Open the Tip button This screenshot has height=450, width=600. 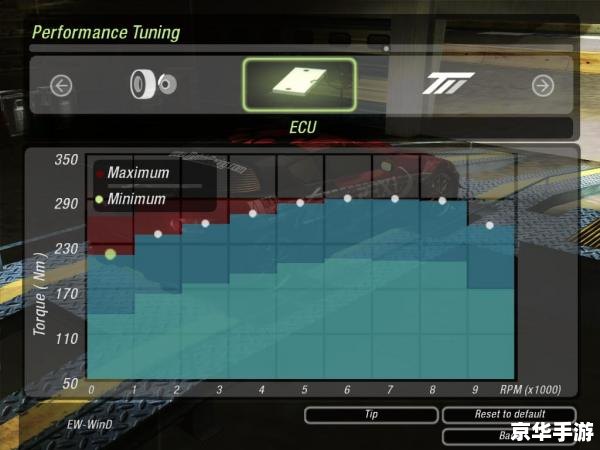click(371, 414)
